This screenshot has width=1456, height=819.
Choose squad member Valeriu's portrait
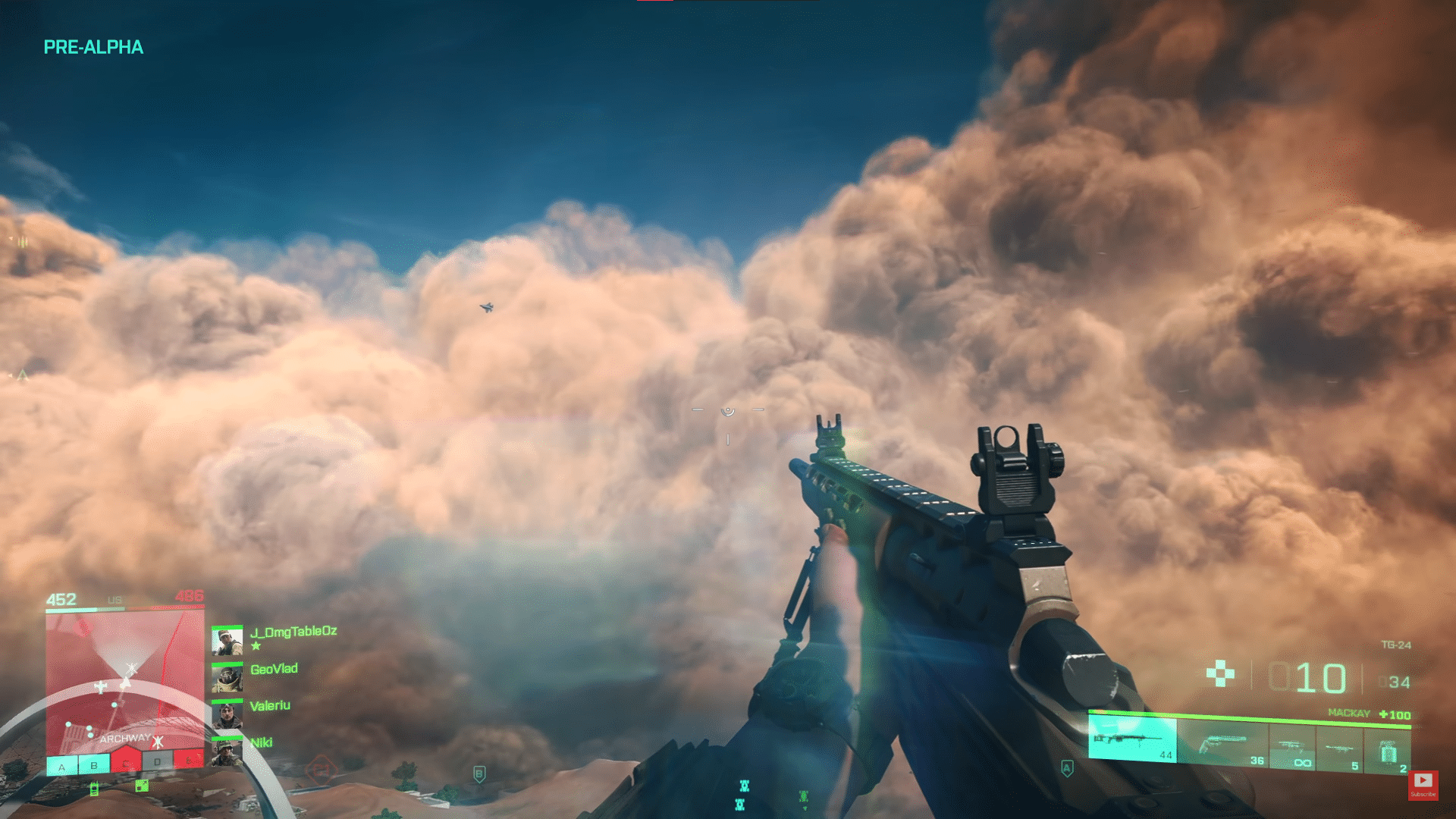click(227, 715)
